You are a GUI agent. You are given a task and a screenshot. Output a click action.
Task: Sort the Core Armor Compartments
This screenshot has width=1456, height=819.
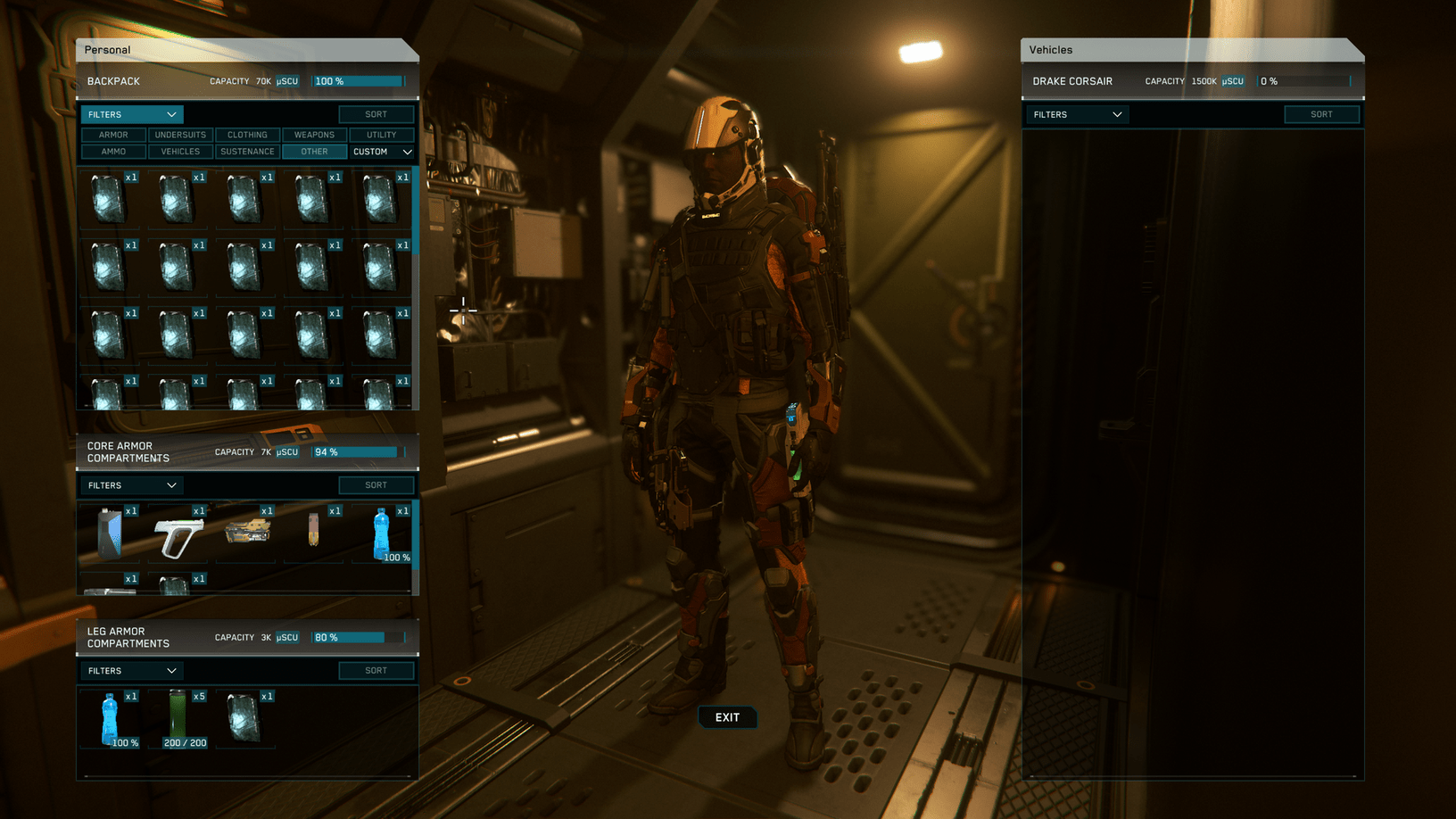coord(376,485)
